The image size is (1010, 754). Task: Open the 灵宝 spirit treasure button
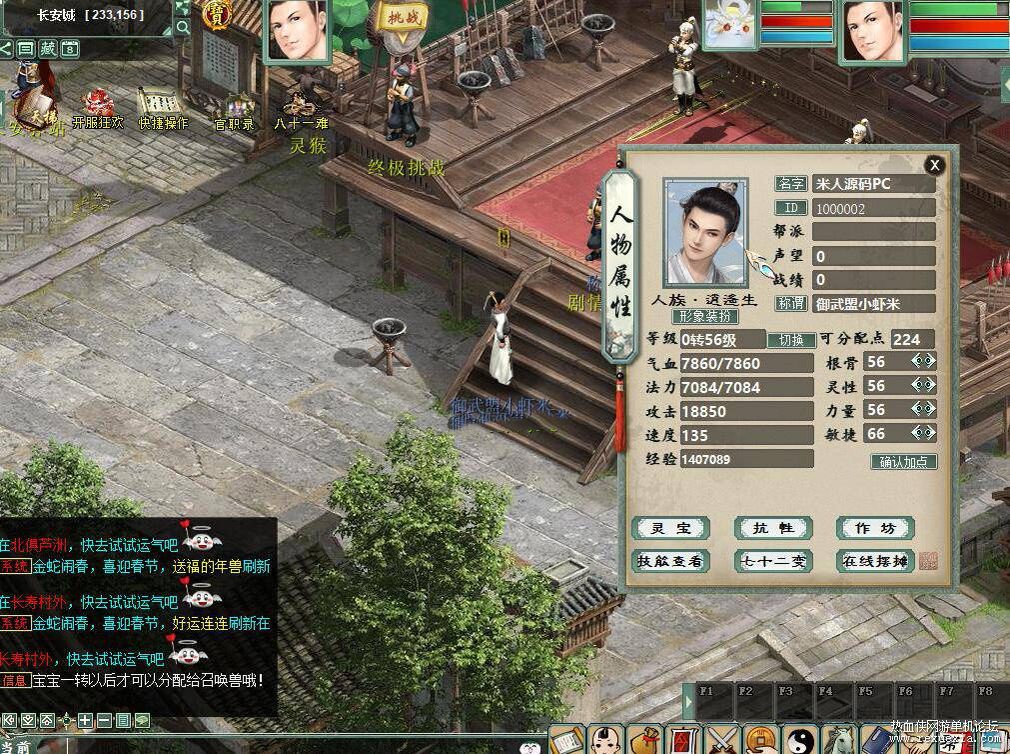click(x=670, y=528)
